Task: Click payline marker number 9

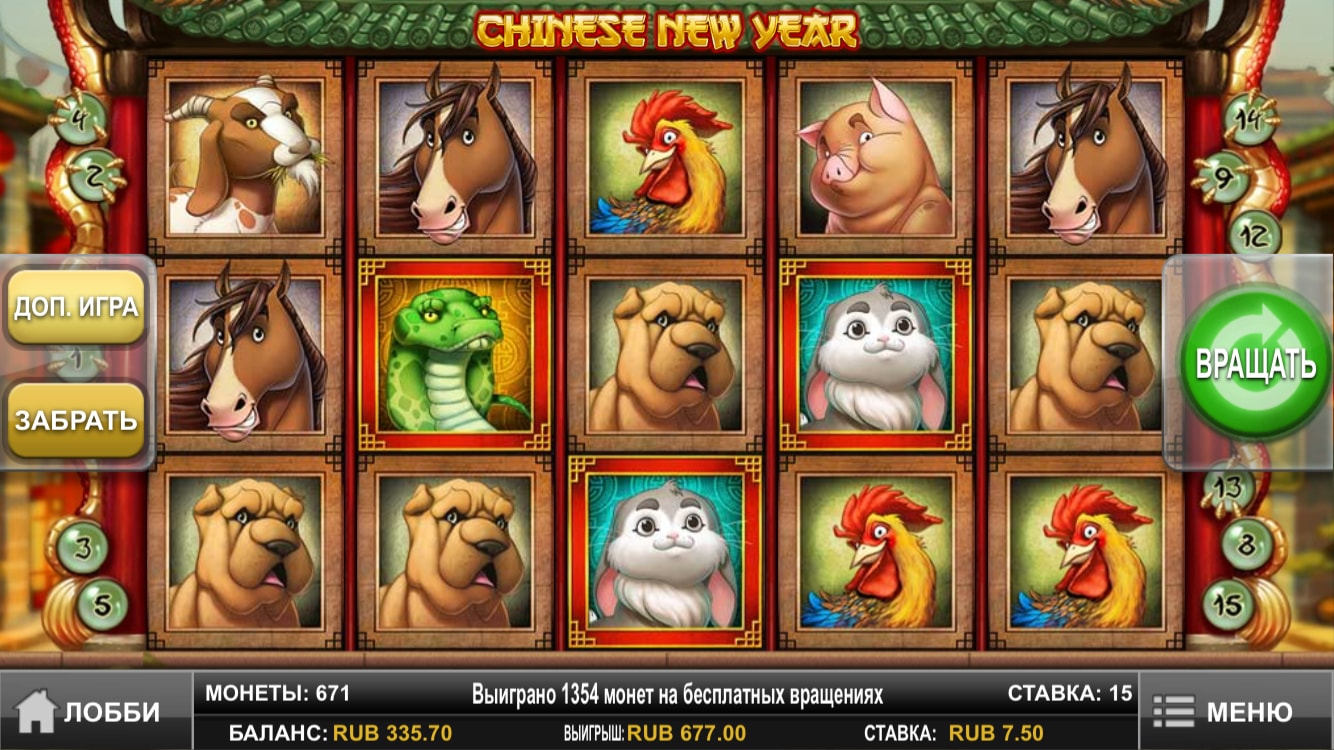Action: (x=1222, y=177)
